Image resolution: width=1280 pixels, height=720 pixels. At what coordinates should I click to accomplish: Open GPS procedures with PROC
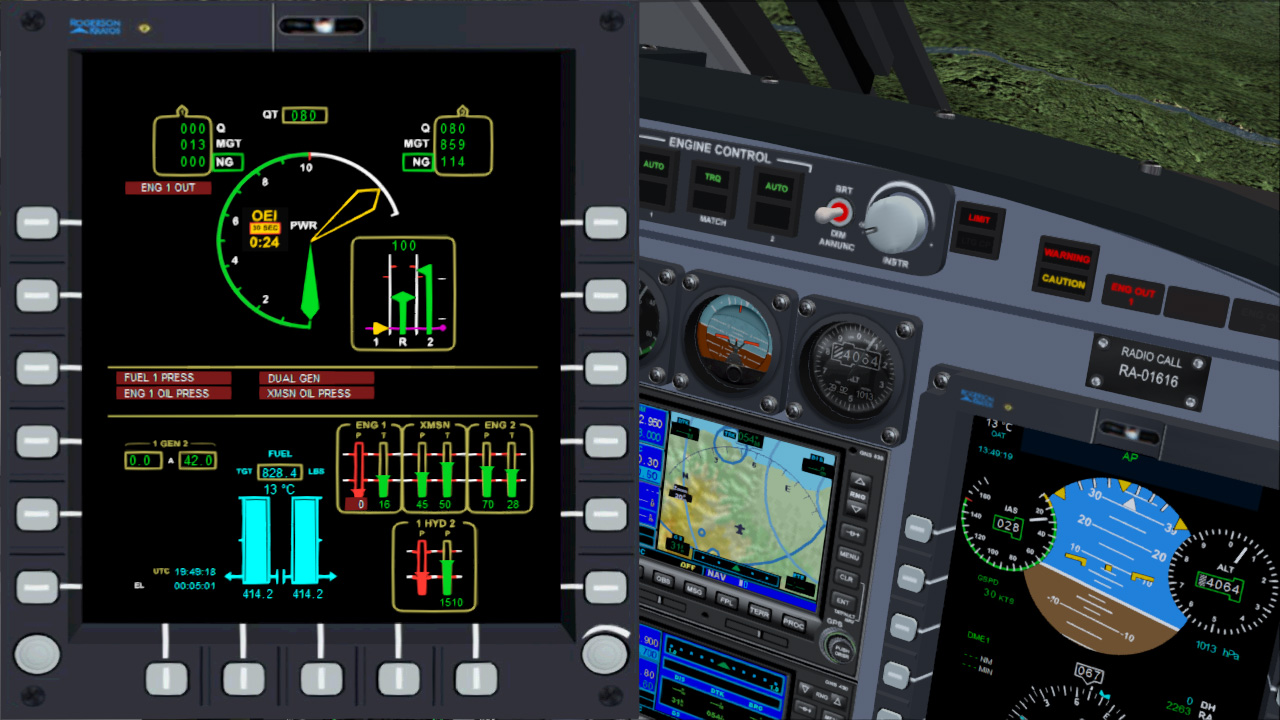[794, 623]
